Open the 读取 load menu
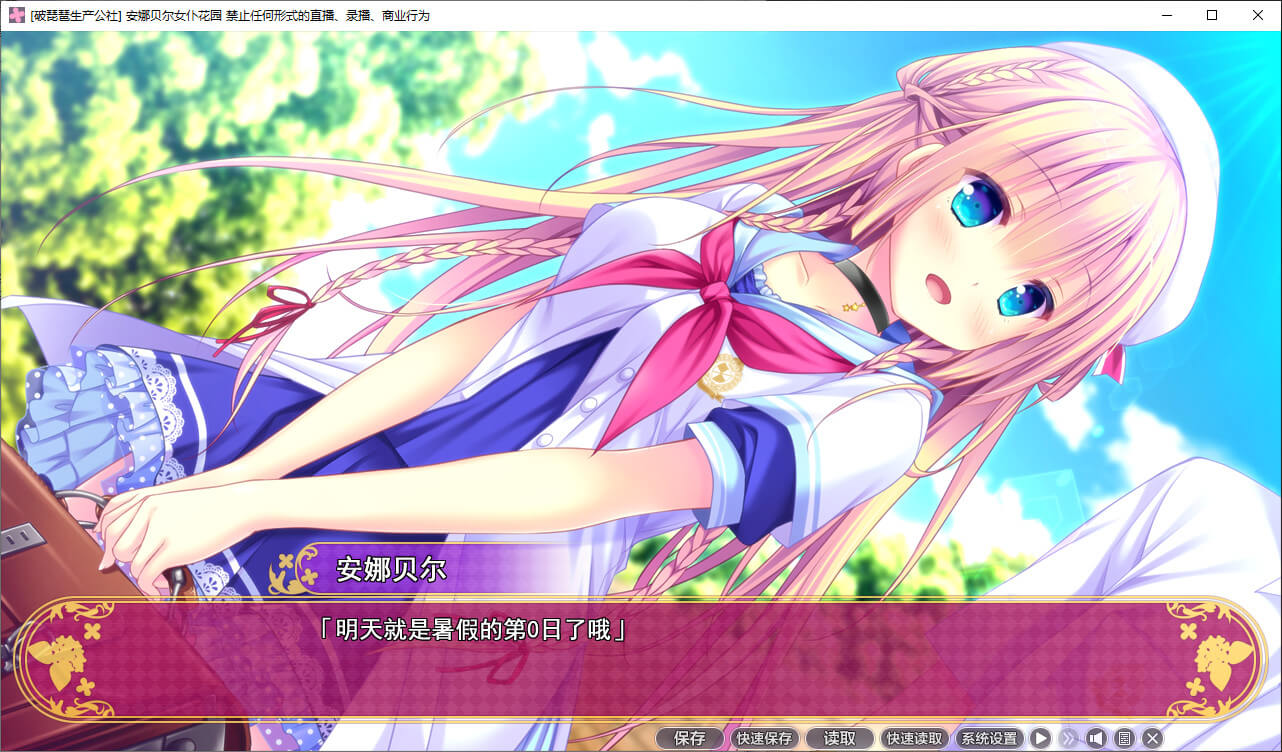 [x=840, y=738]
